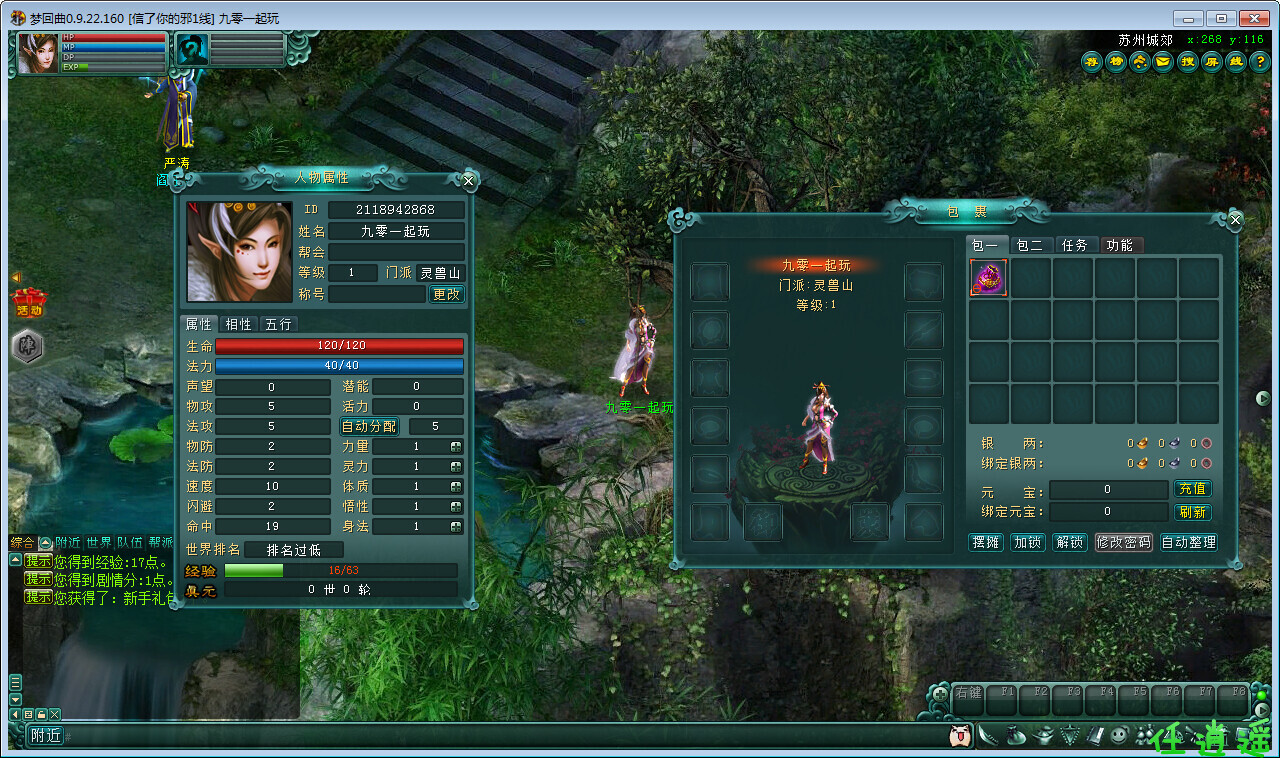The height and width of the screenshot is (758, 1280).
Task: Switch to the 相性 tab
Action: point(238,324)
